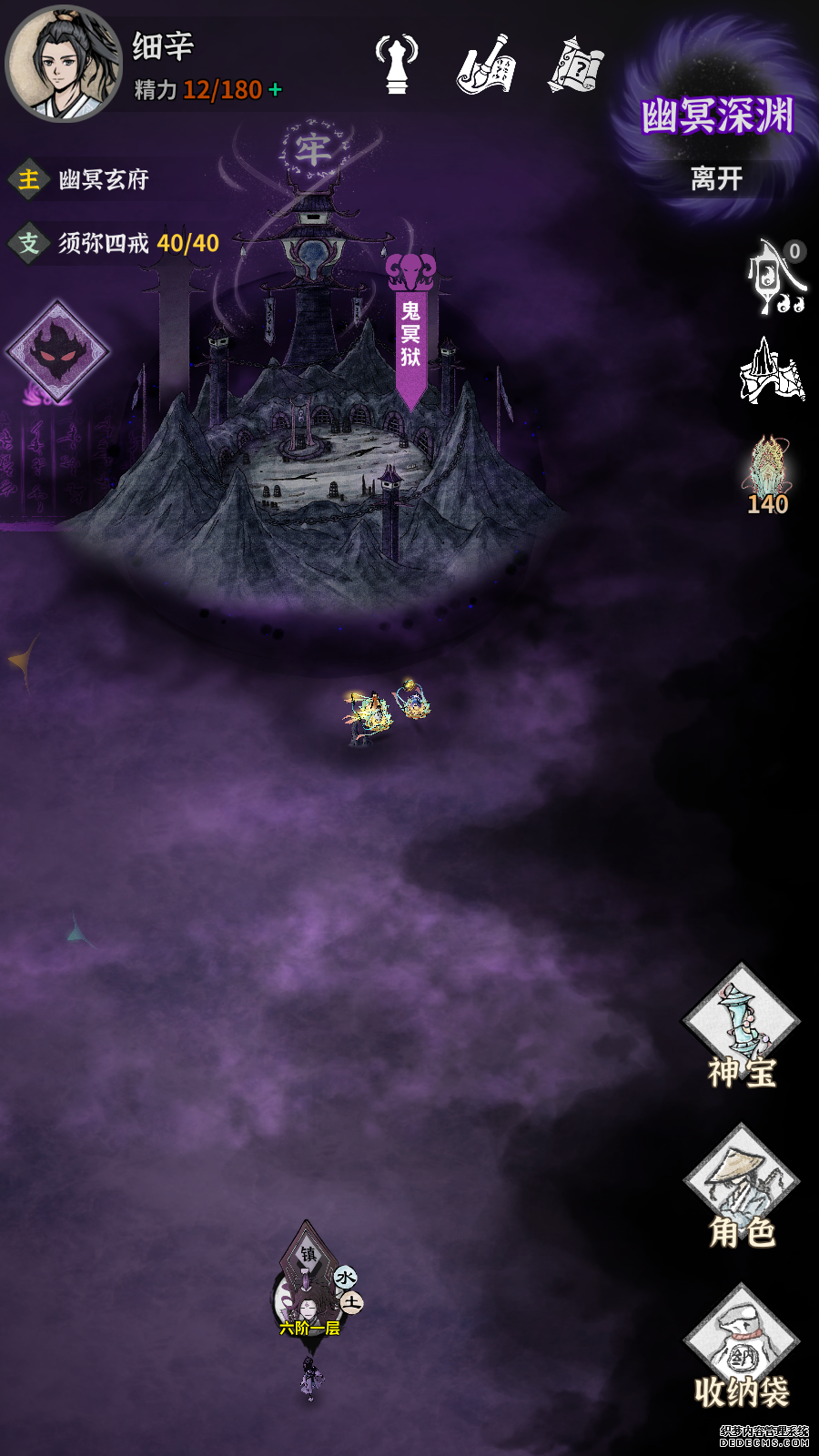Image resolution: width=819 pixels, height=1456 pixels.
Task: Enter the 鬼冥狱 banner location
Action: click(411, 332)
